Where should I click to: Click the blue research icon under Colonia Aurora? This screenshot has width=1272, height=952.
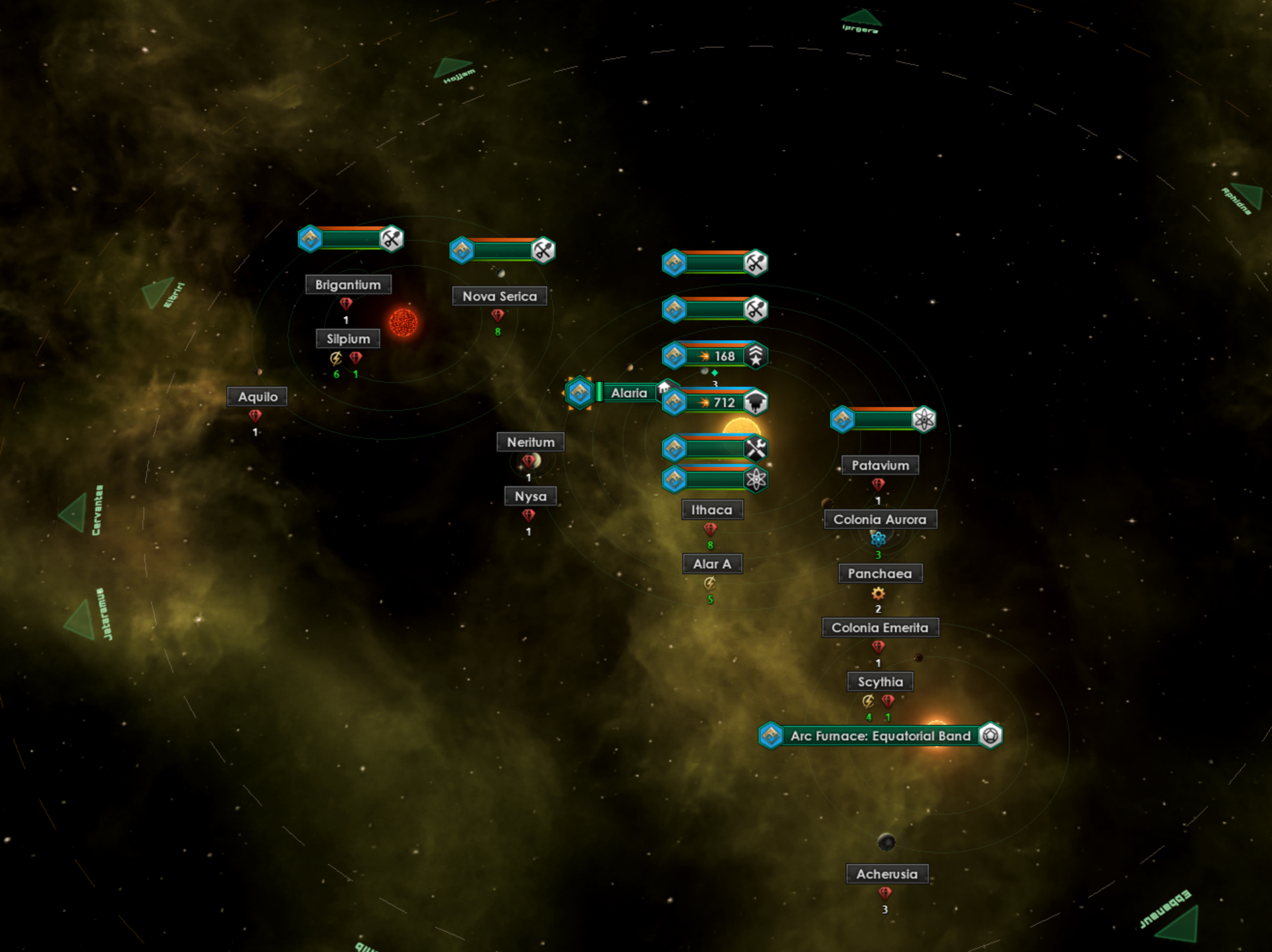[877, 540]
